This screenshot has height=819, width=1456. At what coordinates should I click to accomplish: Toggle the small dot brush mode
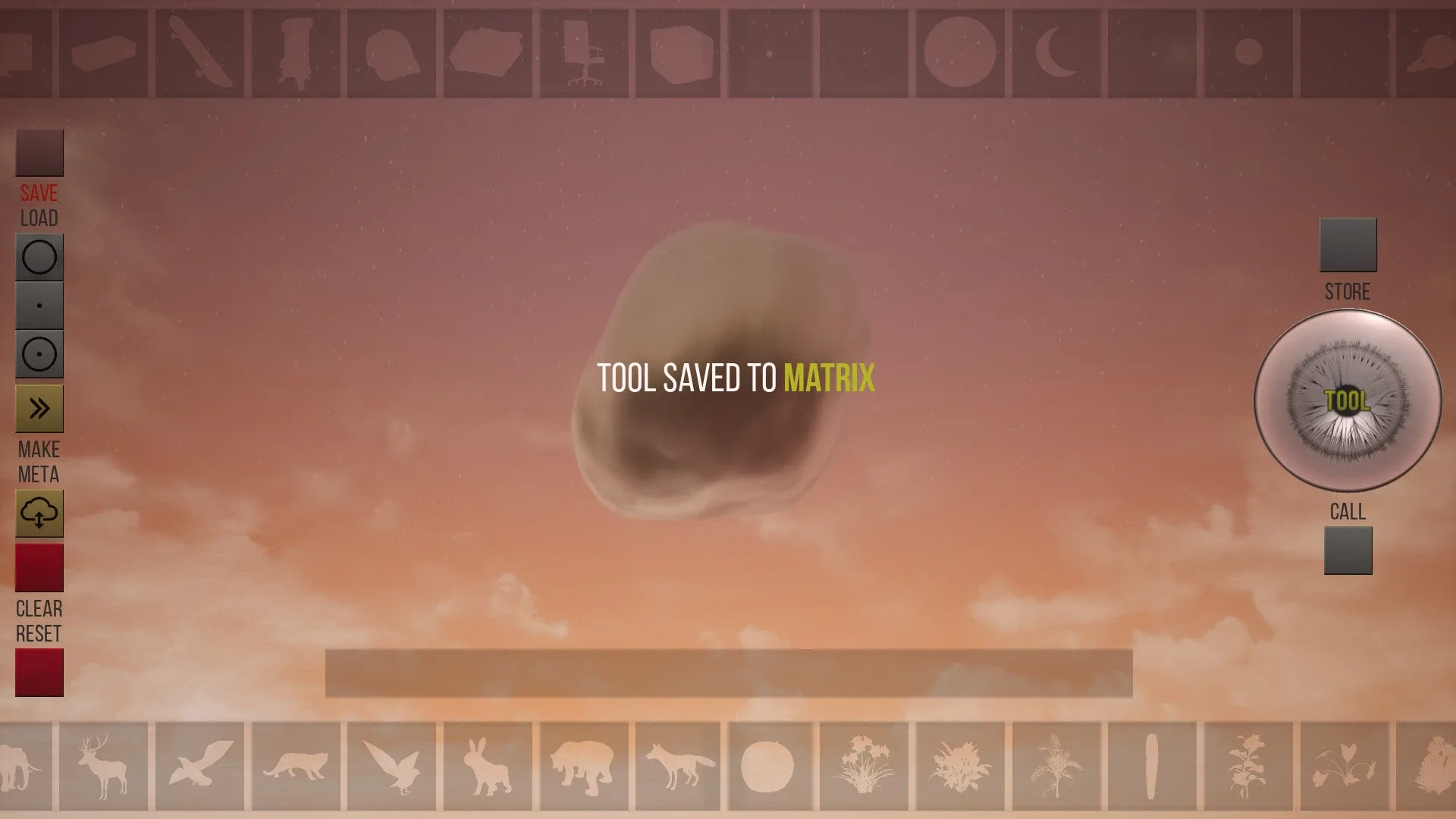(x=39, y=306)
